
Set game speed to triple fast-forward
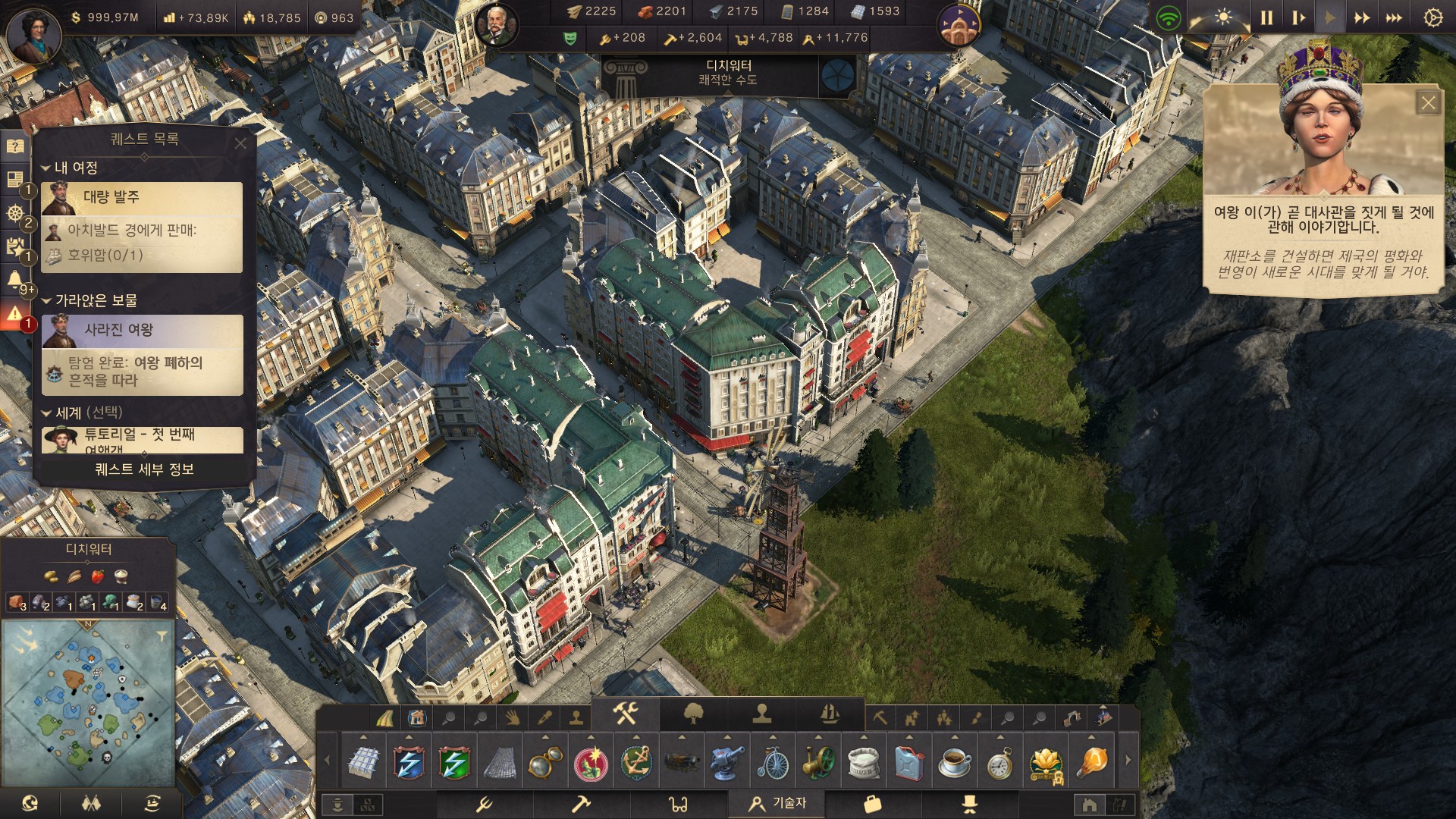(x=1394, y=17)
